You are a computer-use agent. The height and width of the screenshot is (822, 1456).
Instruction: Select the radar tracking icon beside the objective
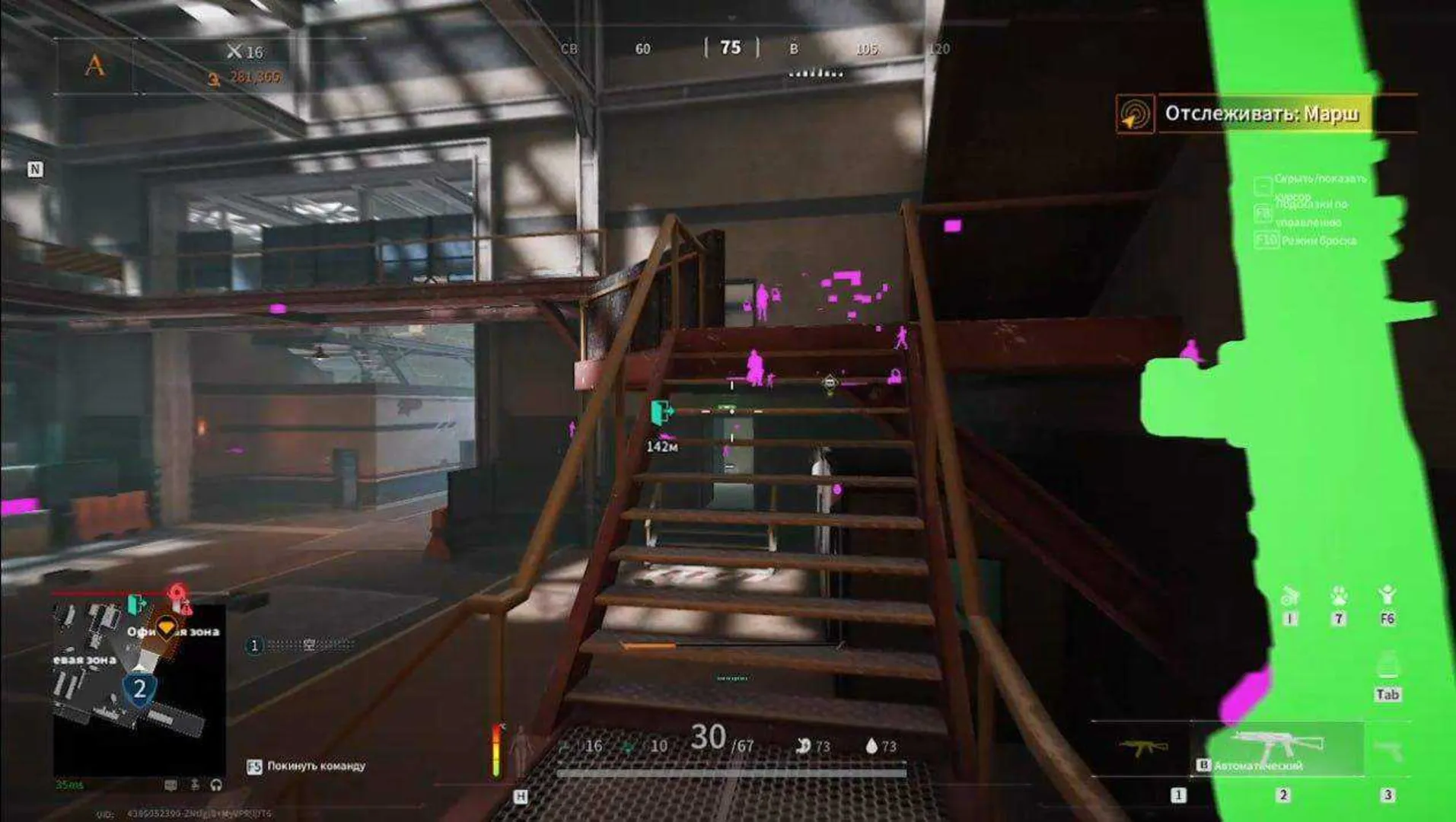click(x=1134, y=115)
